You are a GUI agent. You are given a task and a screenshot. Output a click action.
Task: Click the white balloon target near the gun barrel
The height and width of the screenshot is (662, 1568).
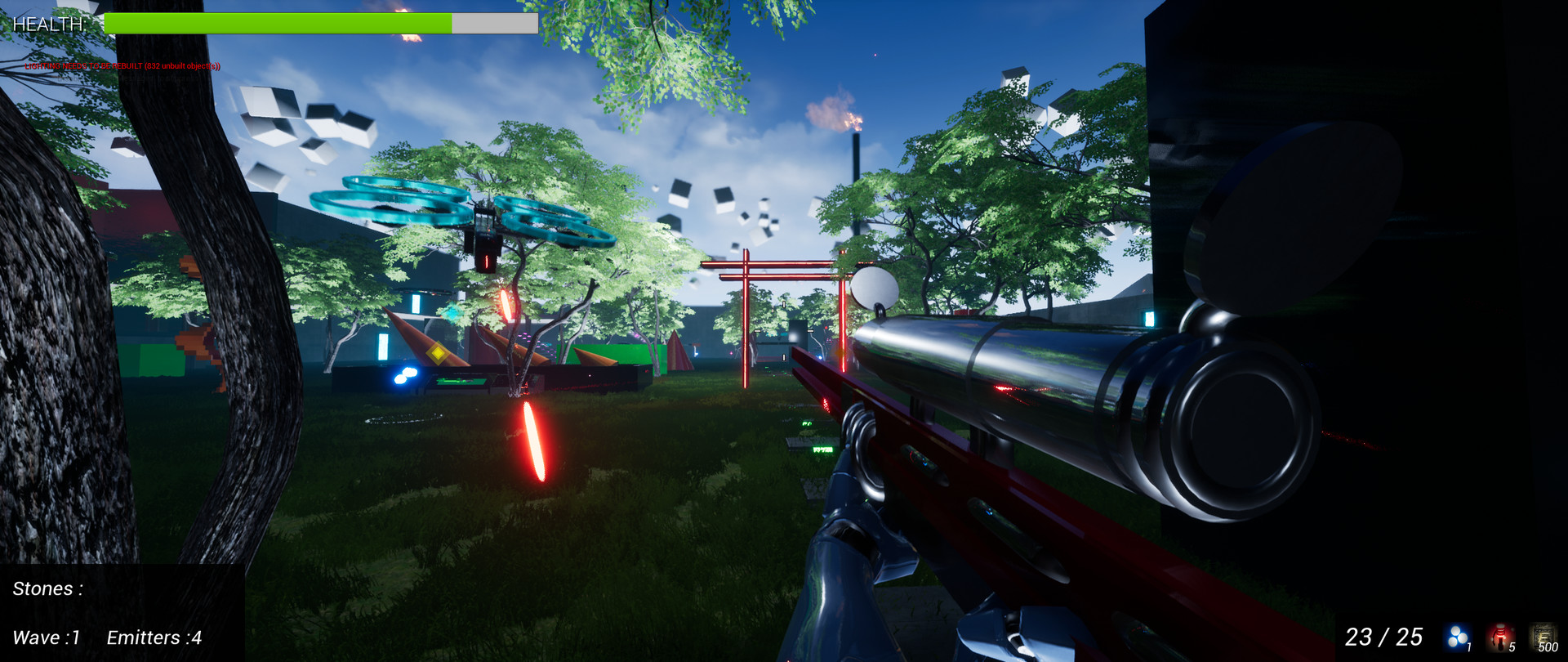(874, 288)
